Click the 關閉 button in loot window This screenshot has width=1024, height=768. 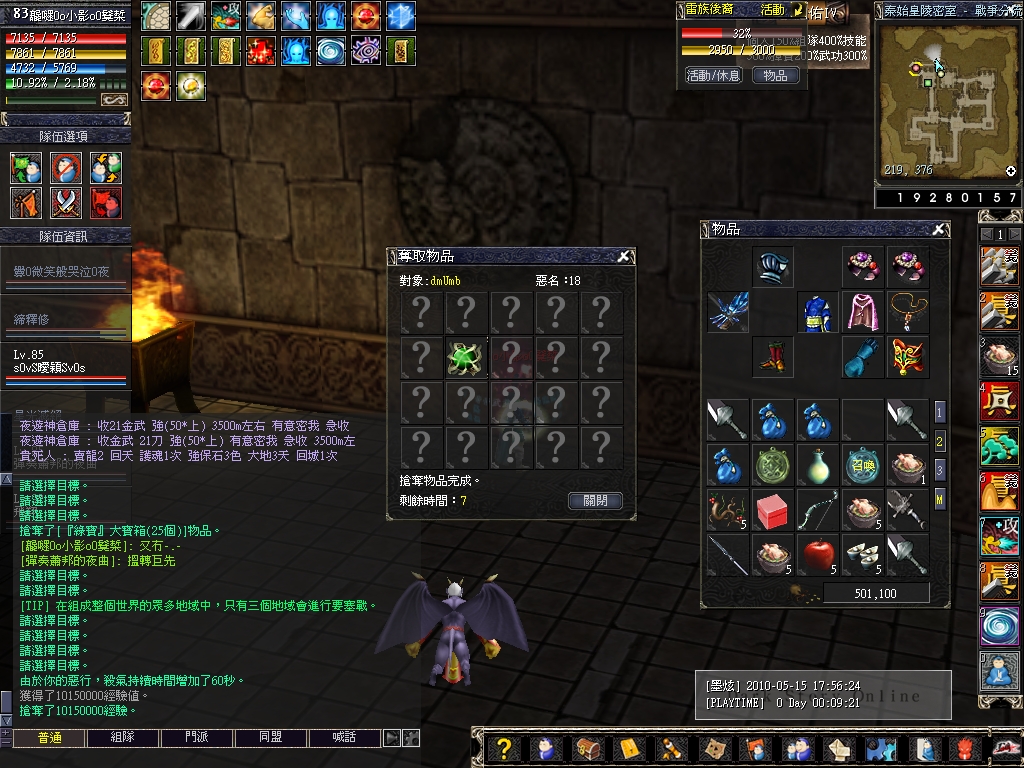595,501
